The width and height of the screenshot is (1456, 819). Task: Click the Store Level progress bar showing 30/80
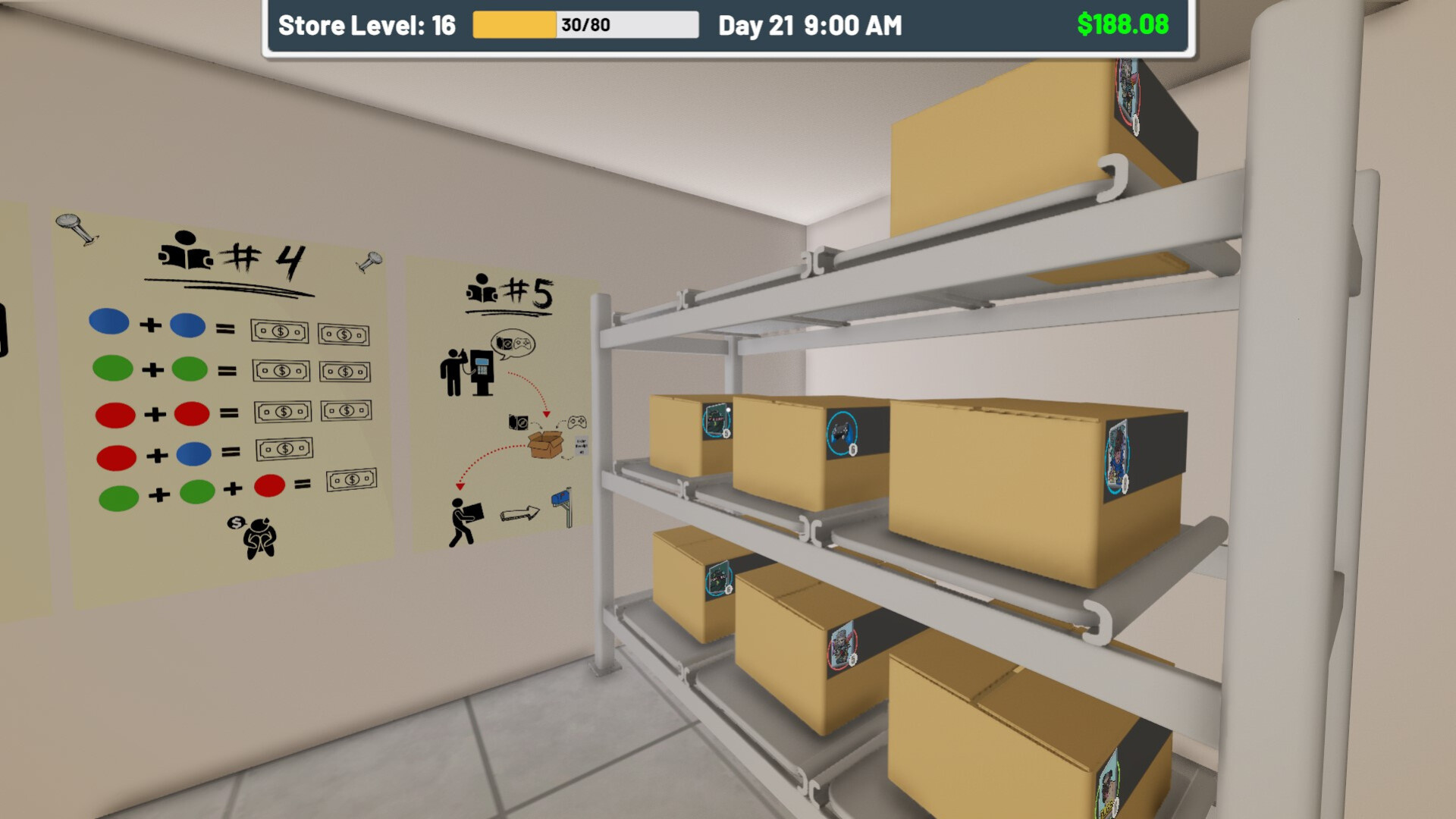pyautogui.click(x=584, y=25)
